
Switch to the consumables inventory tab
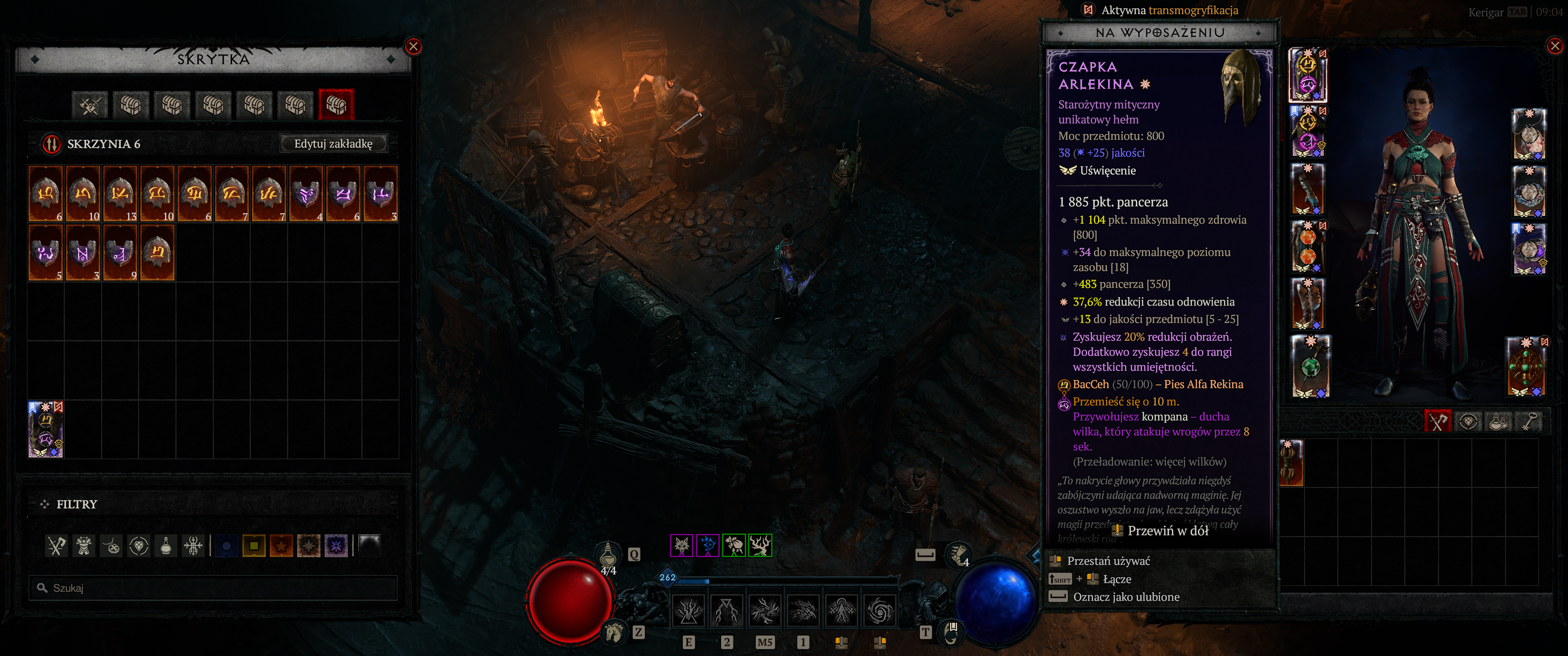coord(1498,421)
